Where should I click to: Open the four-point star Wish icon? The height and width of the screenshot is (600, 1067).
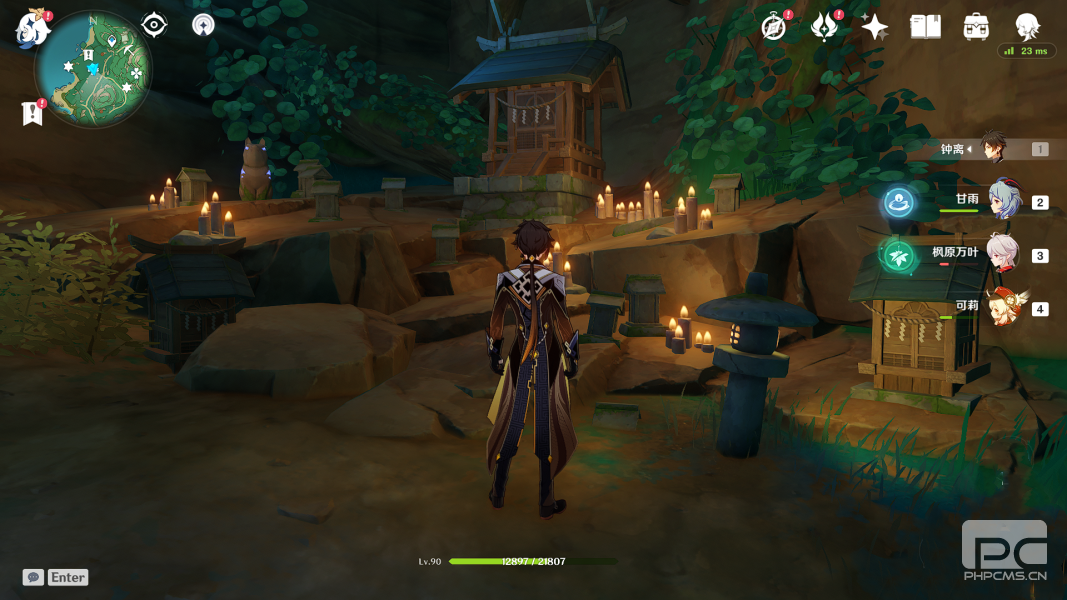(x=875, y=27)
